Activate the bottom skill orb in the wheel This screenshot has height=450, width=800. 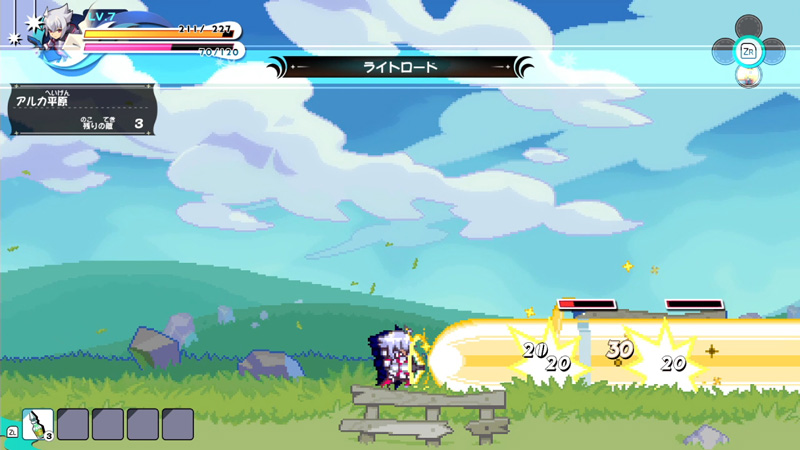click(747, 74)
